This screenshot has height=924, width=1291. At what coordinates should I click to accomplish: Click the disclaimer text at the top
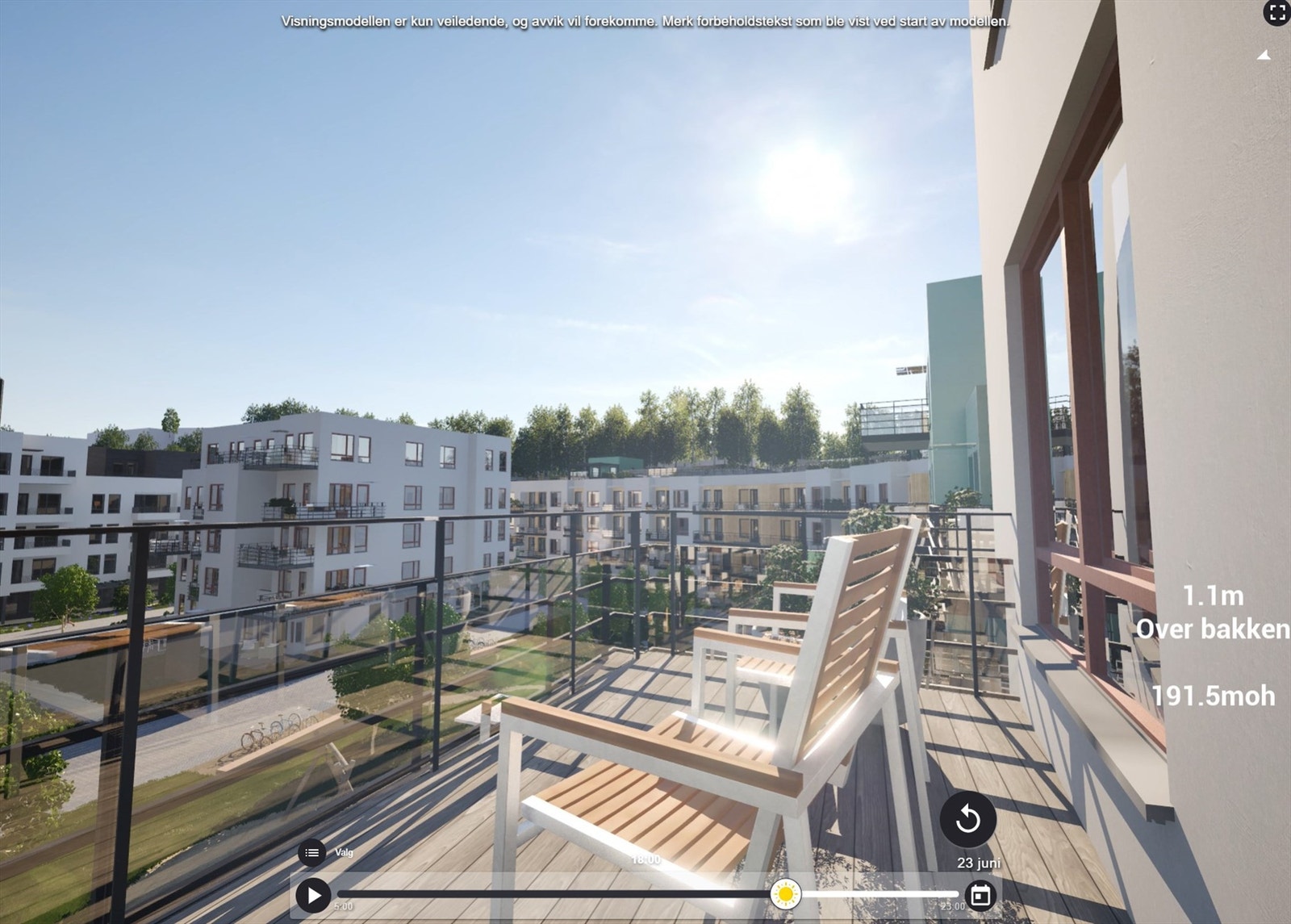pos(644,23)
